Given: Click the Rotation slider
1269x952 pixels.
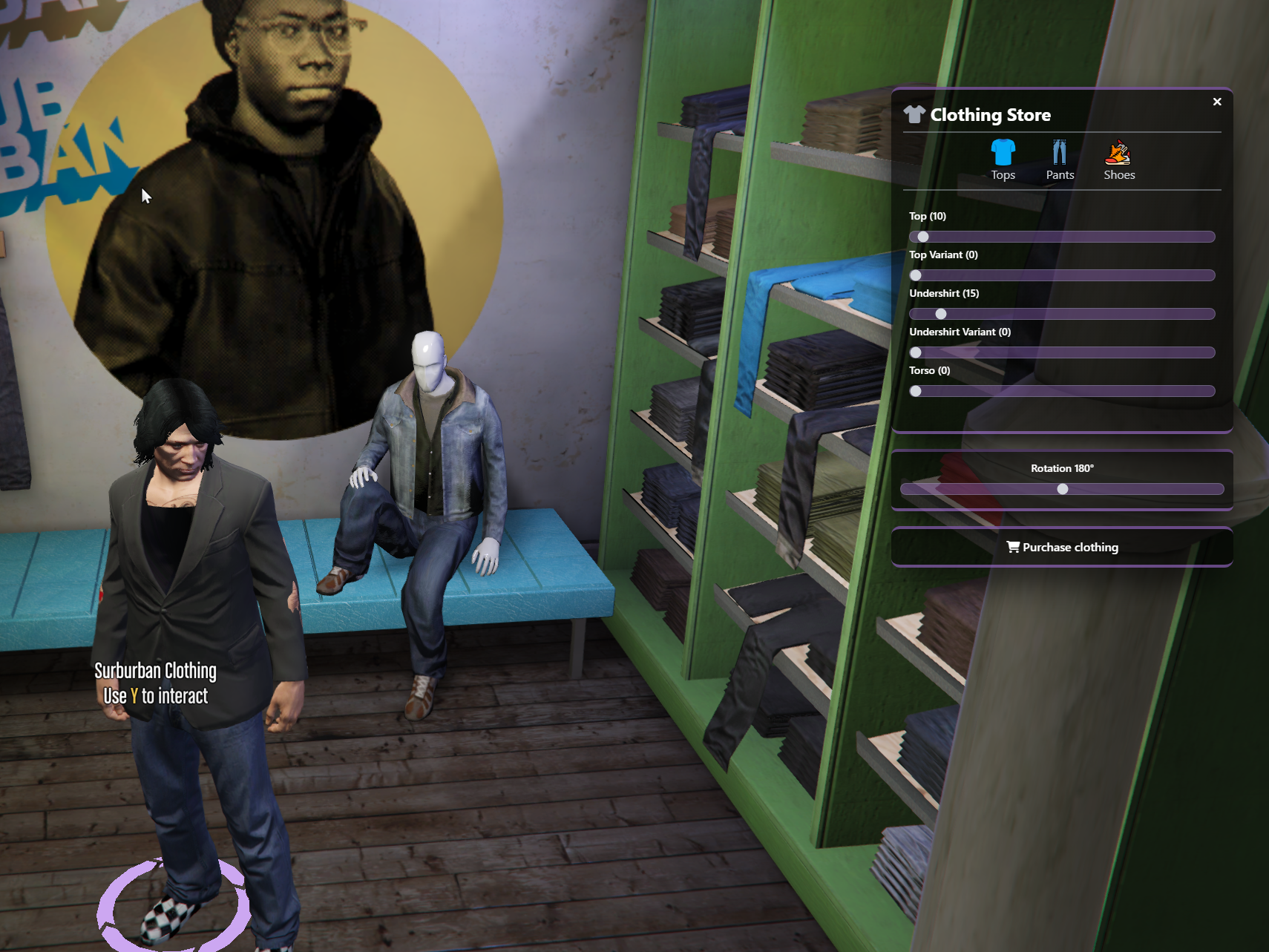Looking at the screenshot, I should point(1062,489).
